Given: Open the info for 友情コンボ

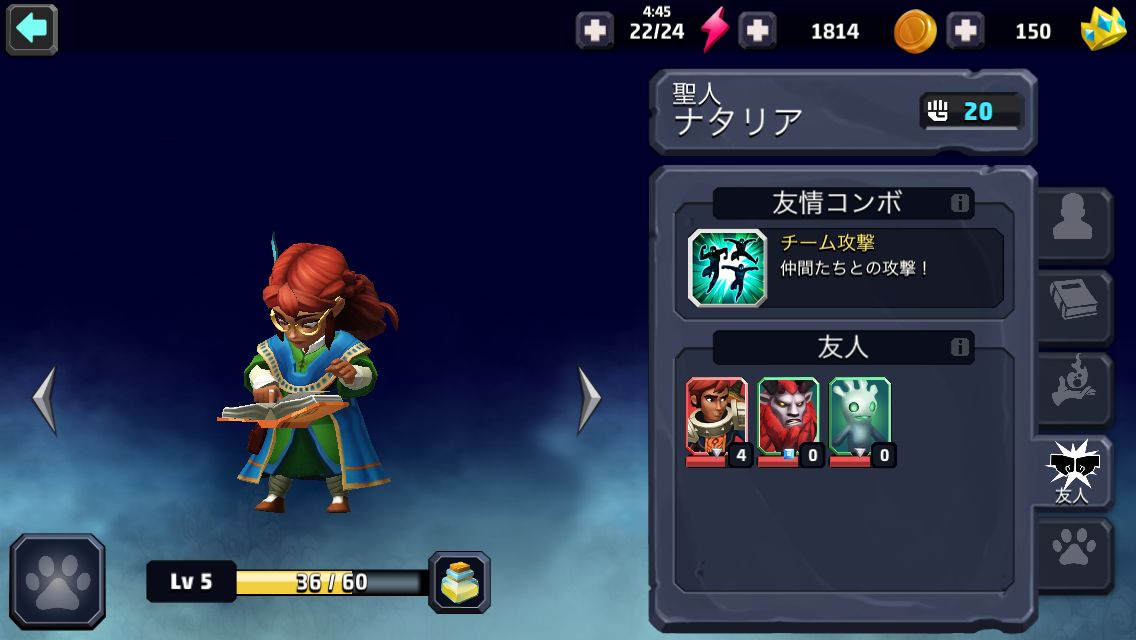Looking at the screenshot, I should (960, 204).
